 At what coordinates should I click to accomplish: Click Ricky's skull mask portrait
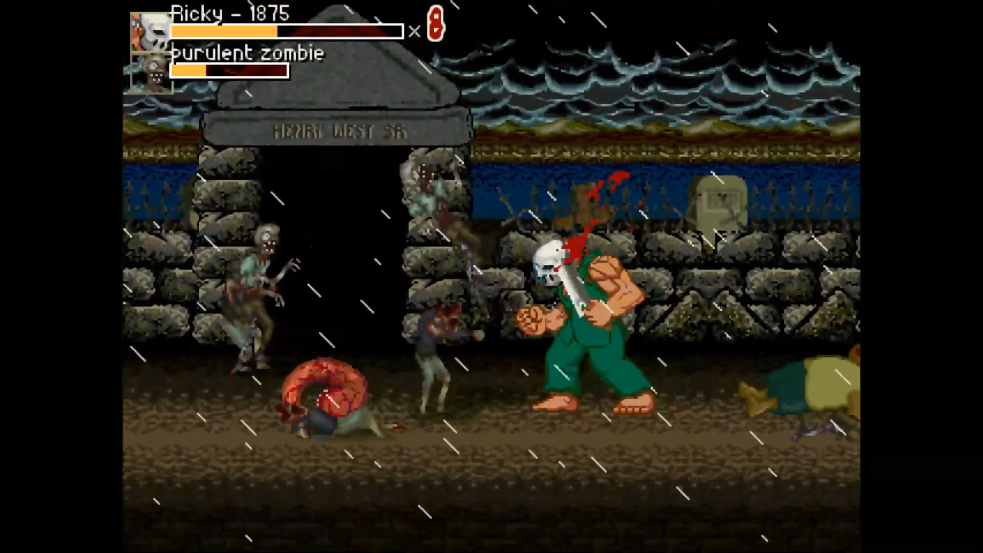149,32
